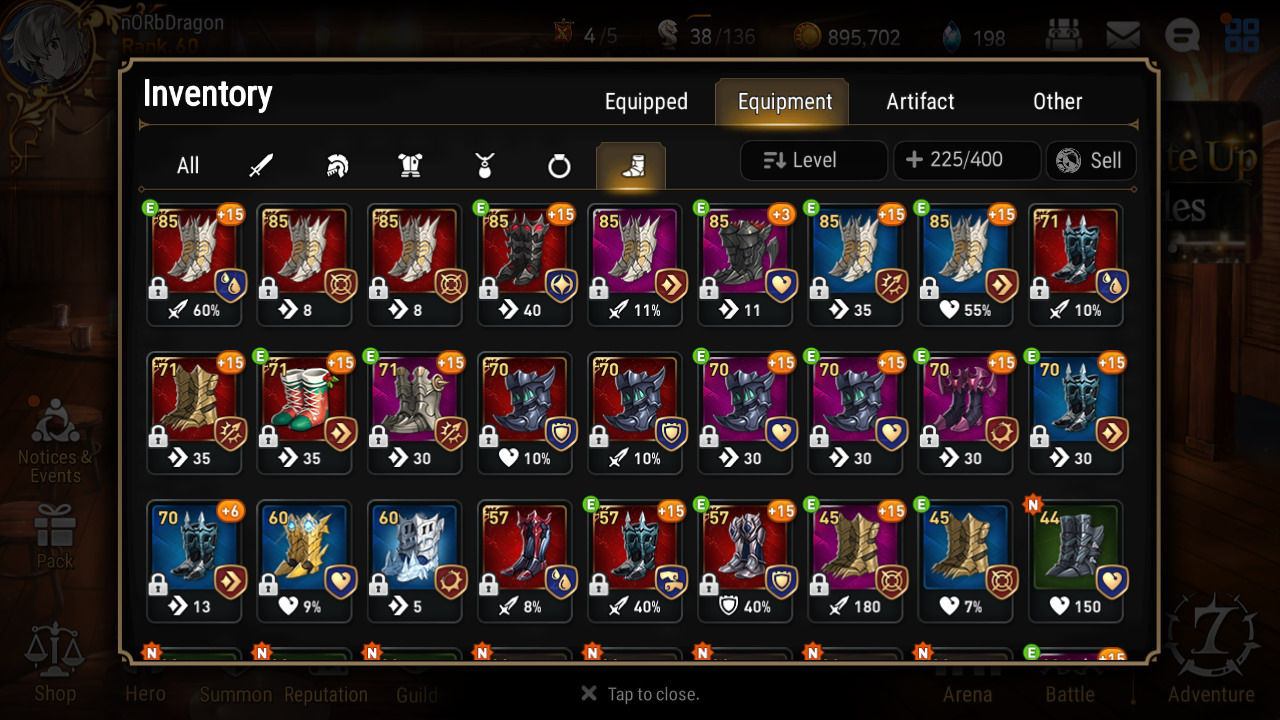This screenshot has width=1280, height=720.
Task: Choose level 45 boots with 180 attack
Action: point(854,558)
